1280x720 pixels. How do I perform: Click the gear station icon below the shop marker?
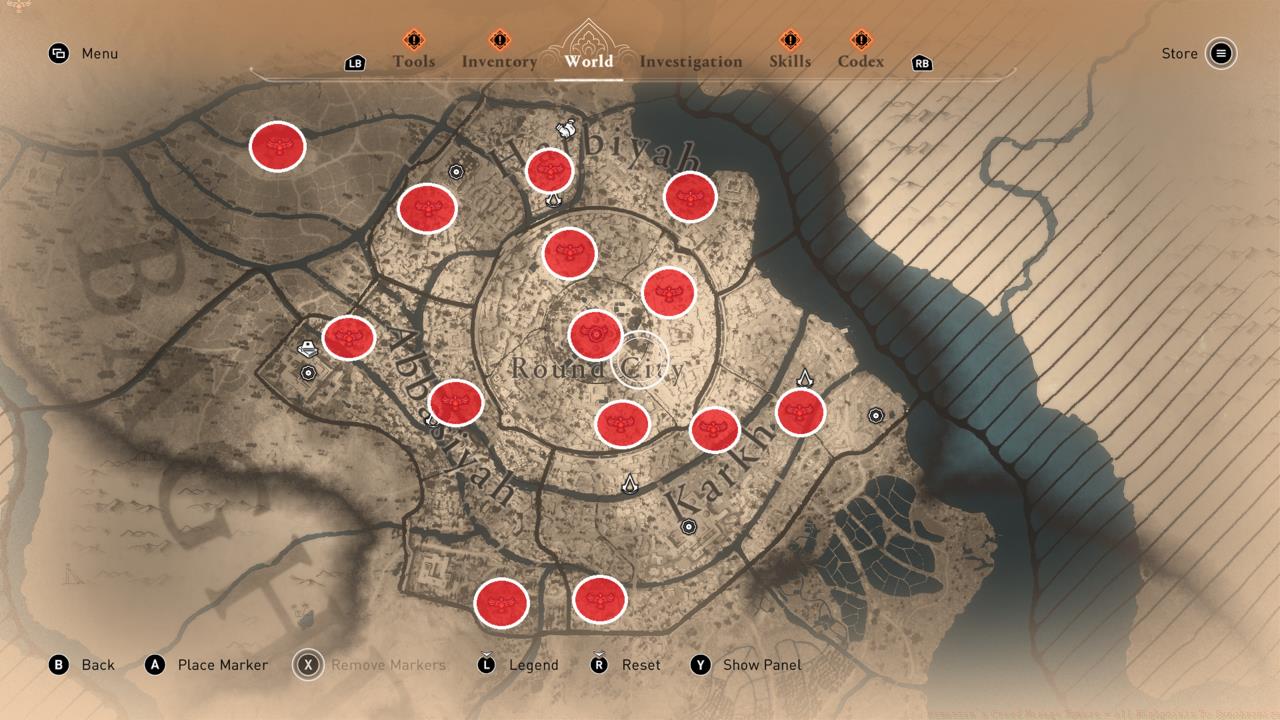pyautogui.click(x=308, y=372)
